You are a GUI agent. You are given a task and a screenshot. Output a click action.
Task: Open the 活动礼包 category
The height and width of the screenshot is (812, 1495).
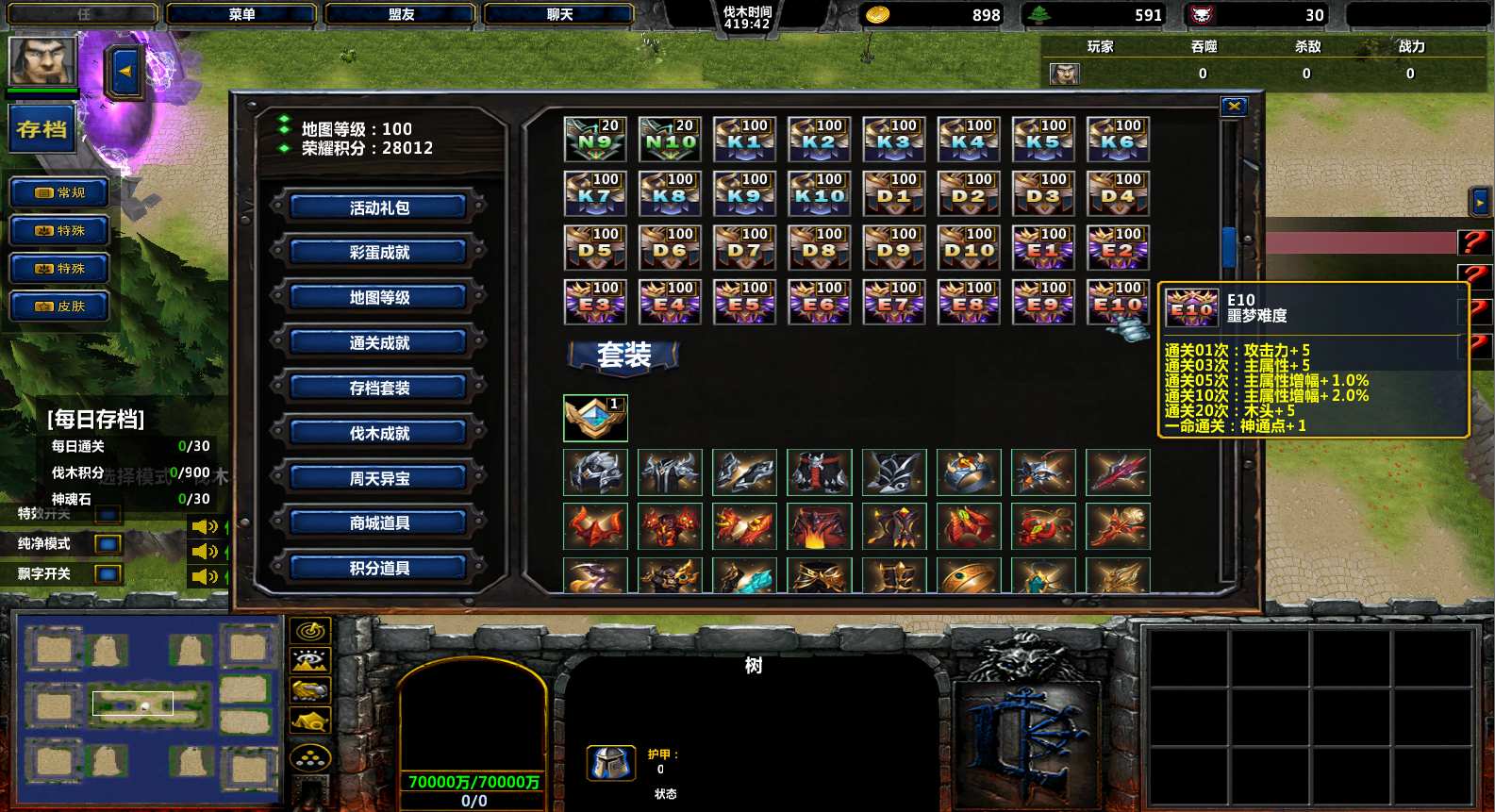(x=379, y=207)
